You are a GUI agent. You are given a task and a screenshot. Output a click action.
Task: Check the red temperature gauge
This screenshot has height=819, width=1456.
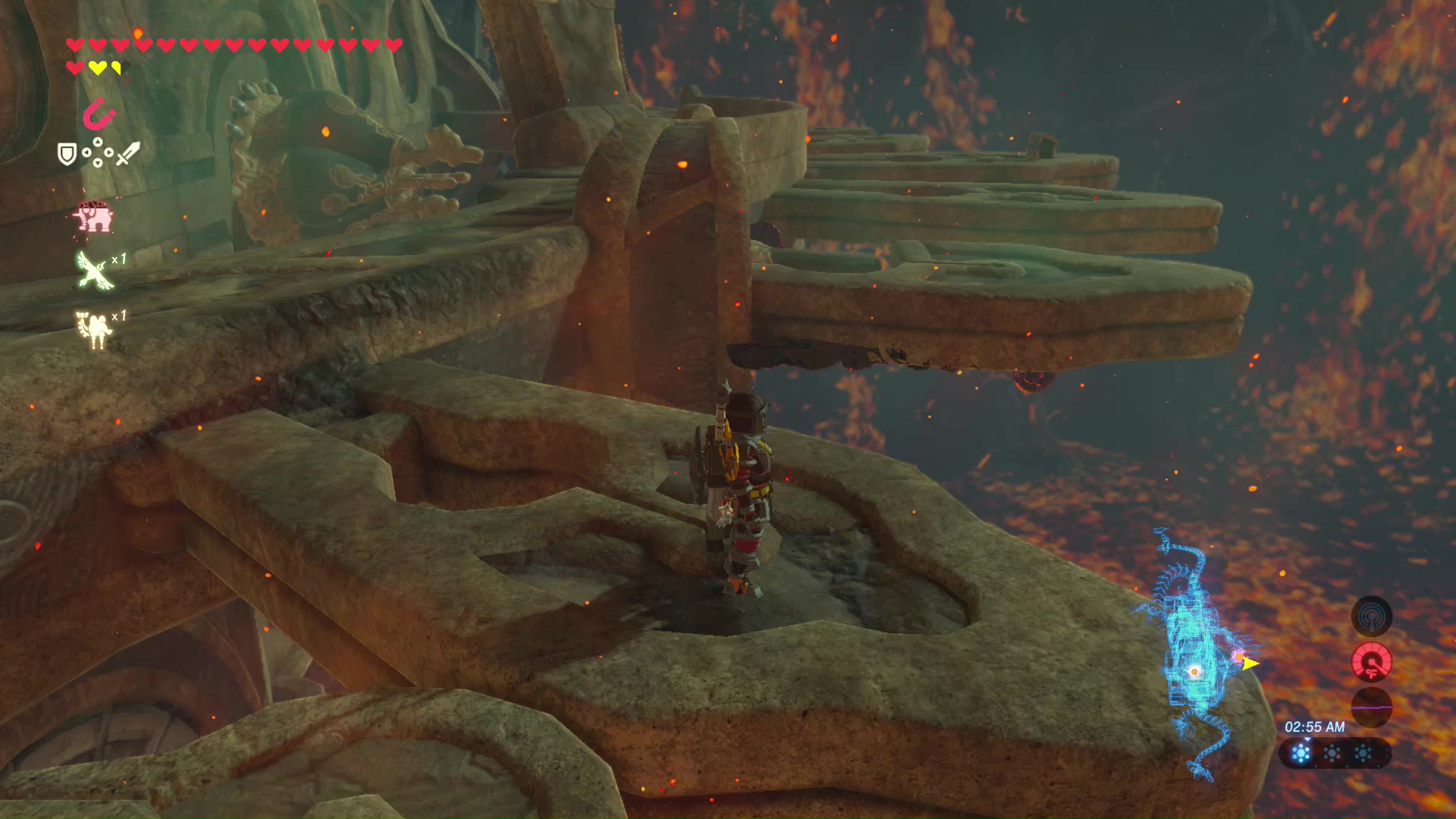[1371, 662]
